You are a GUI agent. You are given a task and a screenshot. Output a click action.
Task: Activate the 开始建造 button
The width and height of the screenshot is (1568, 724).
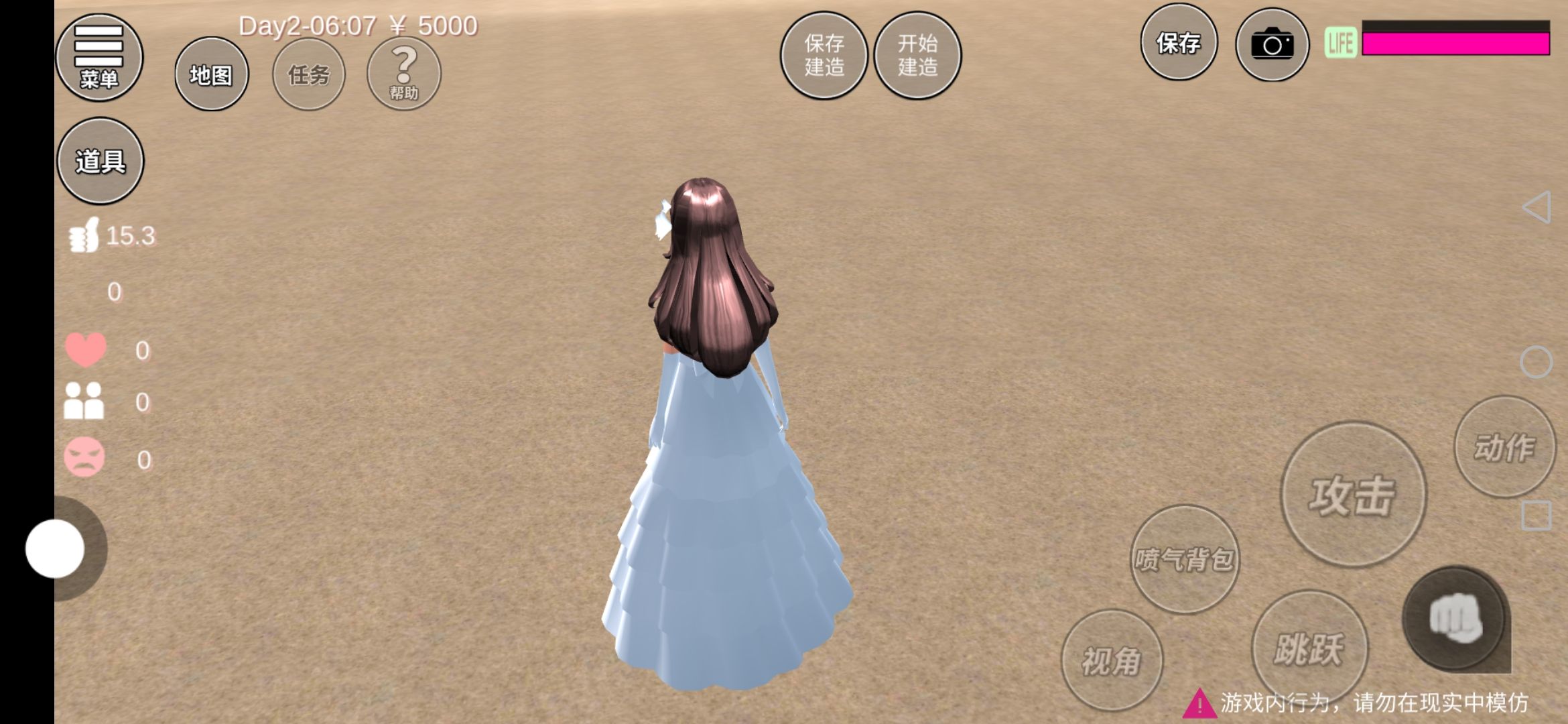(x=917, y=56)
